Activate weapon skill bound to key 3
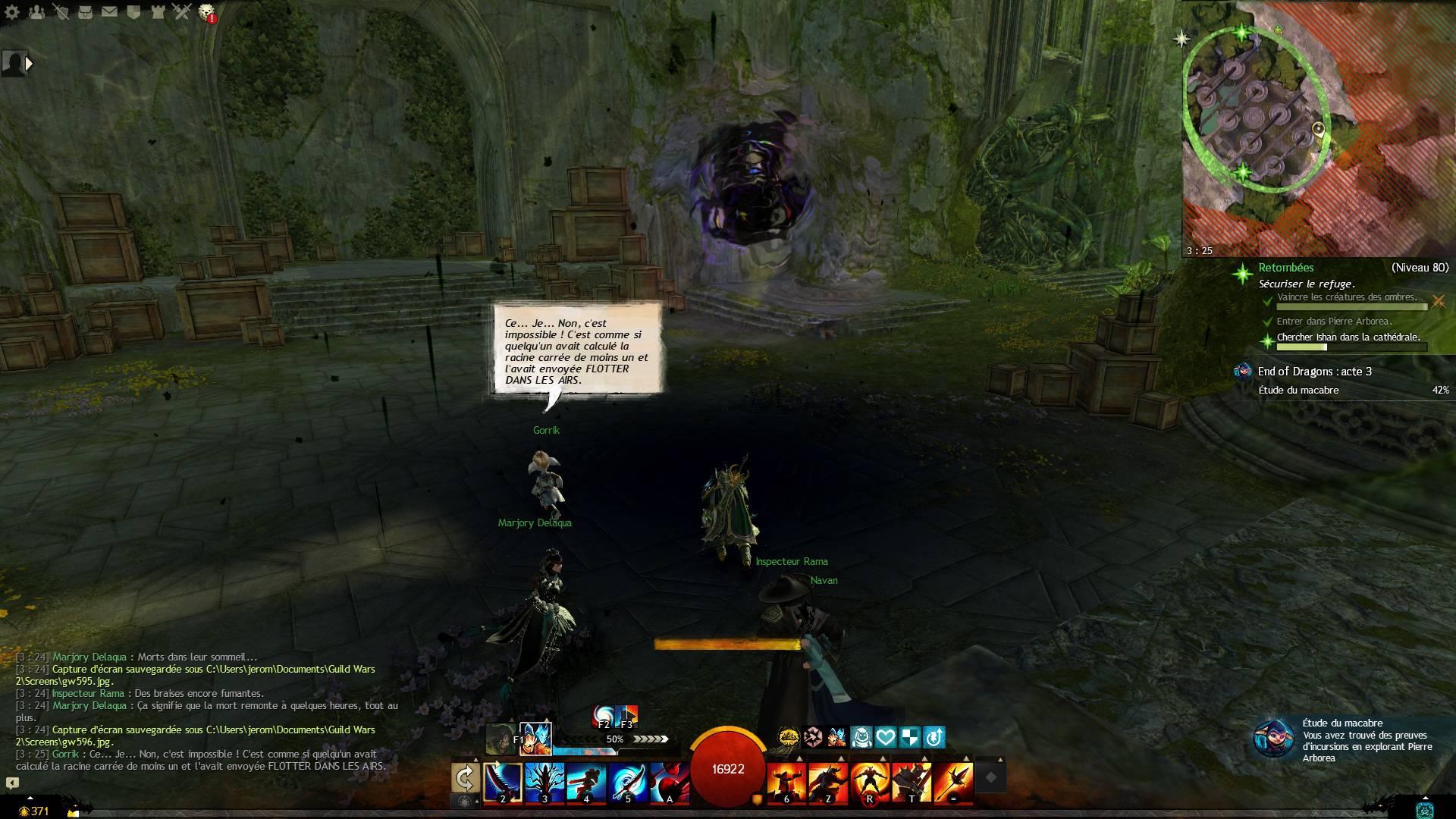 (x=544, y=782)
